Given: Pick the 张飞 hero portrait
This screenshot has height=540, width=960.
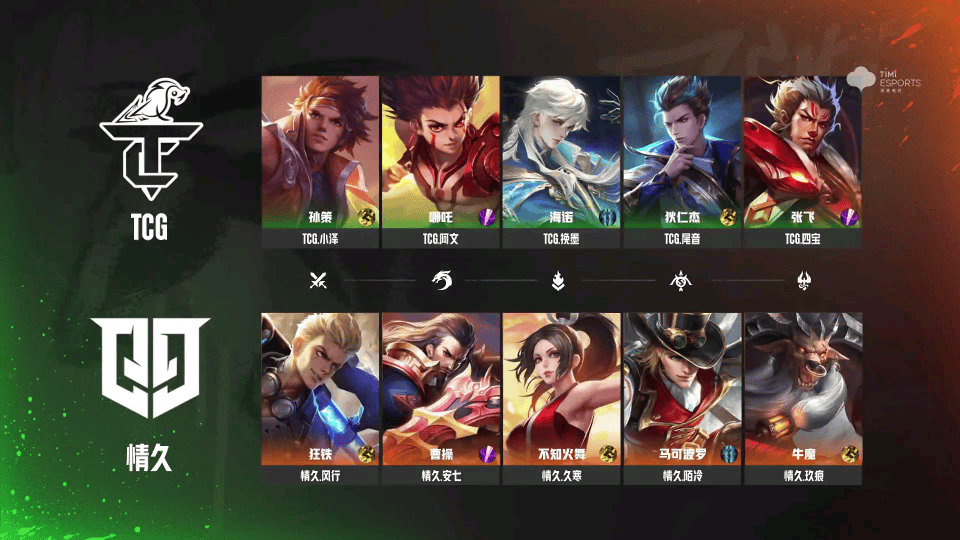Looking at the screenshot, I should point(803,152).
